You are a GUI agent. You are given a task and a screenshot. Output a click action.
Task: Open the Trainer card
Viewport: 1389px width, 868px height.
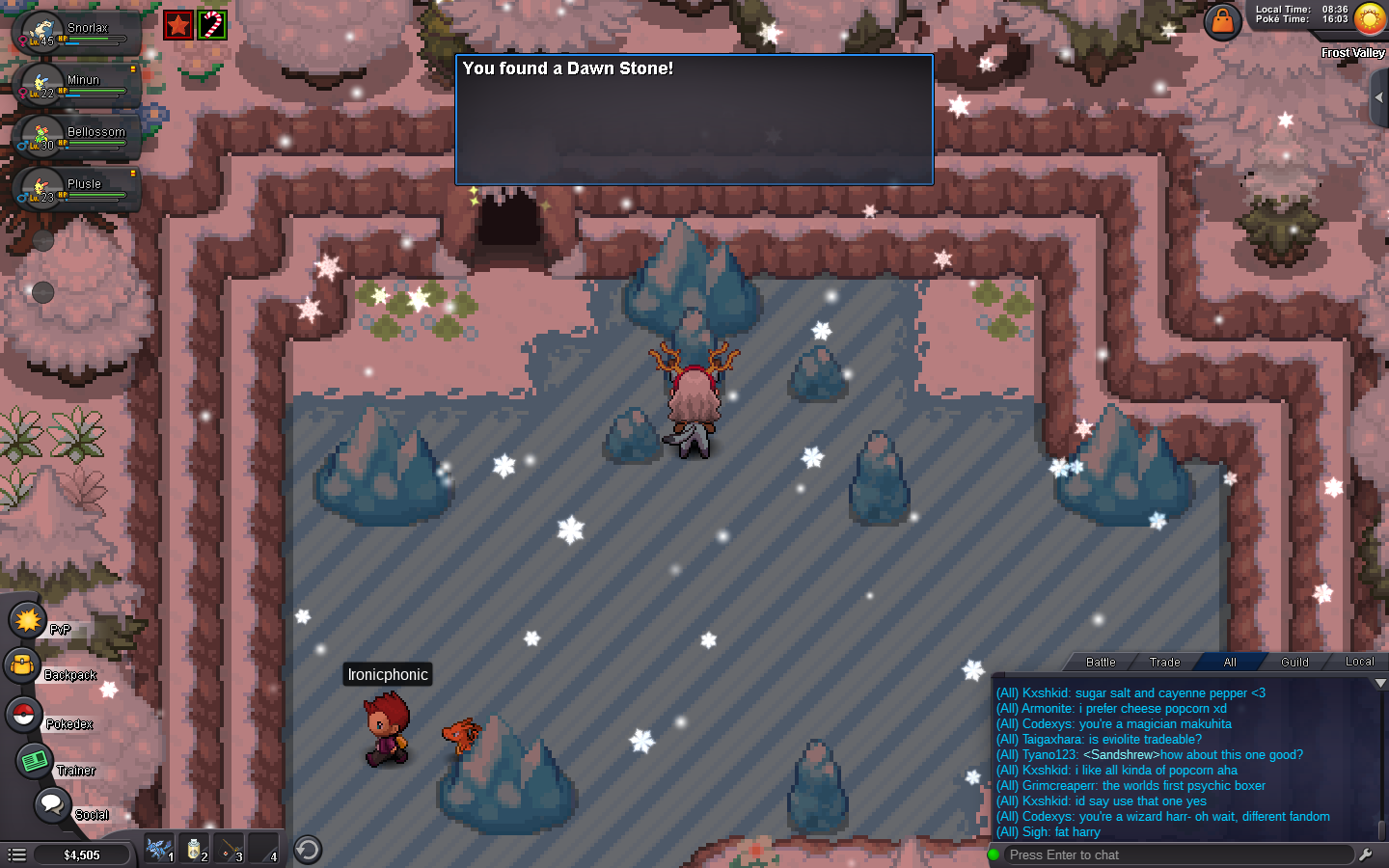pyautogui.click(x=35, y=761)
